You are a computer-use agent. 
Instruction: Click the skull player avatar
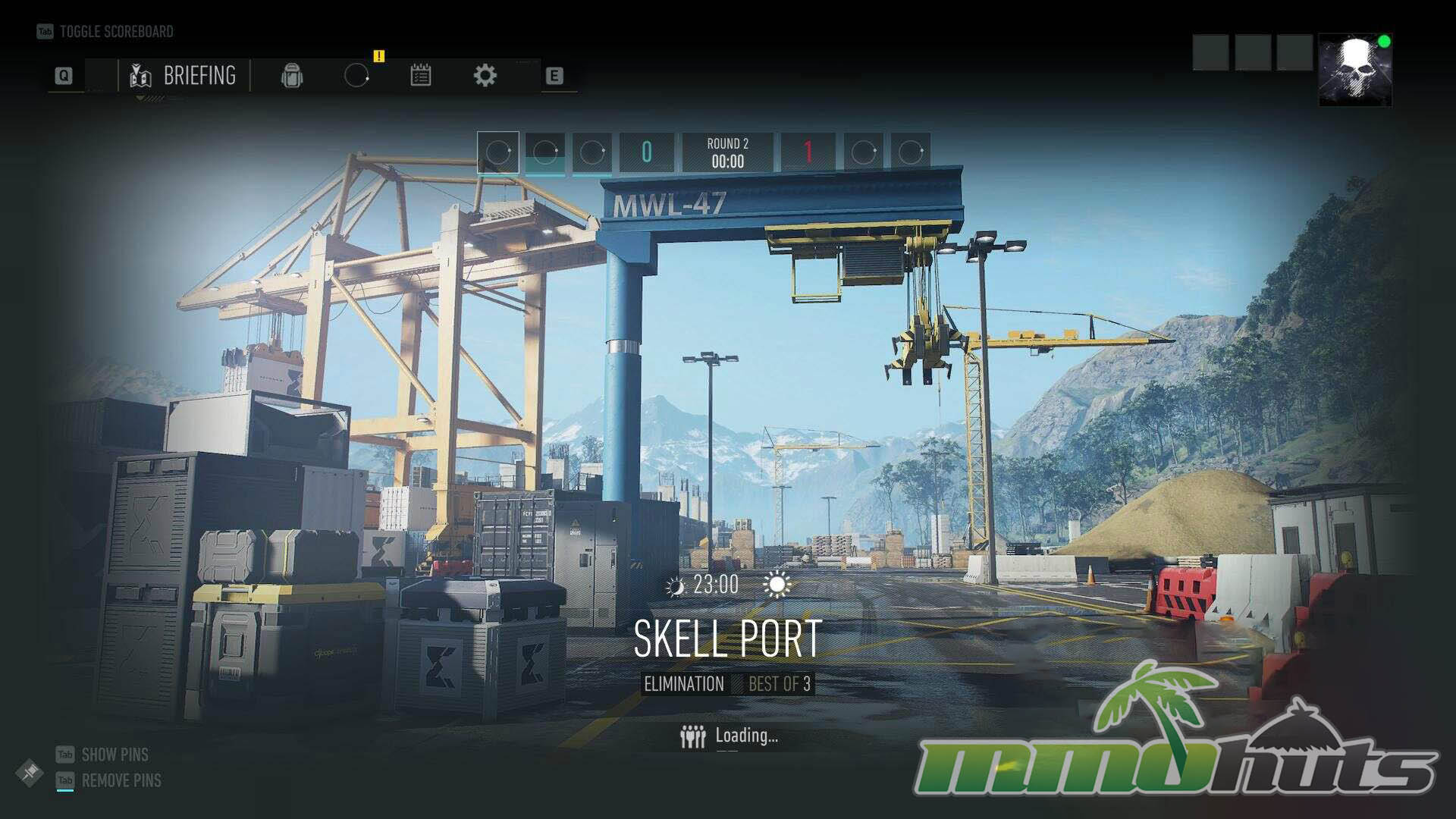point(1354,70)
